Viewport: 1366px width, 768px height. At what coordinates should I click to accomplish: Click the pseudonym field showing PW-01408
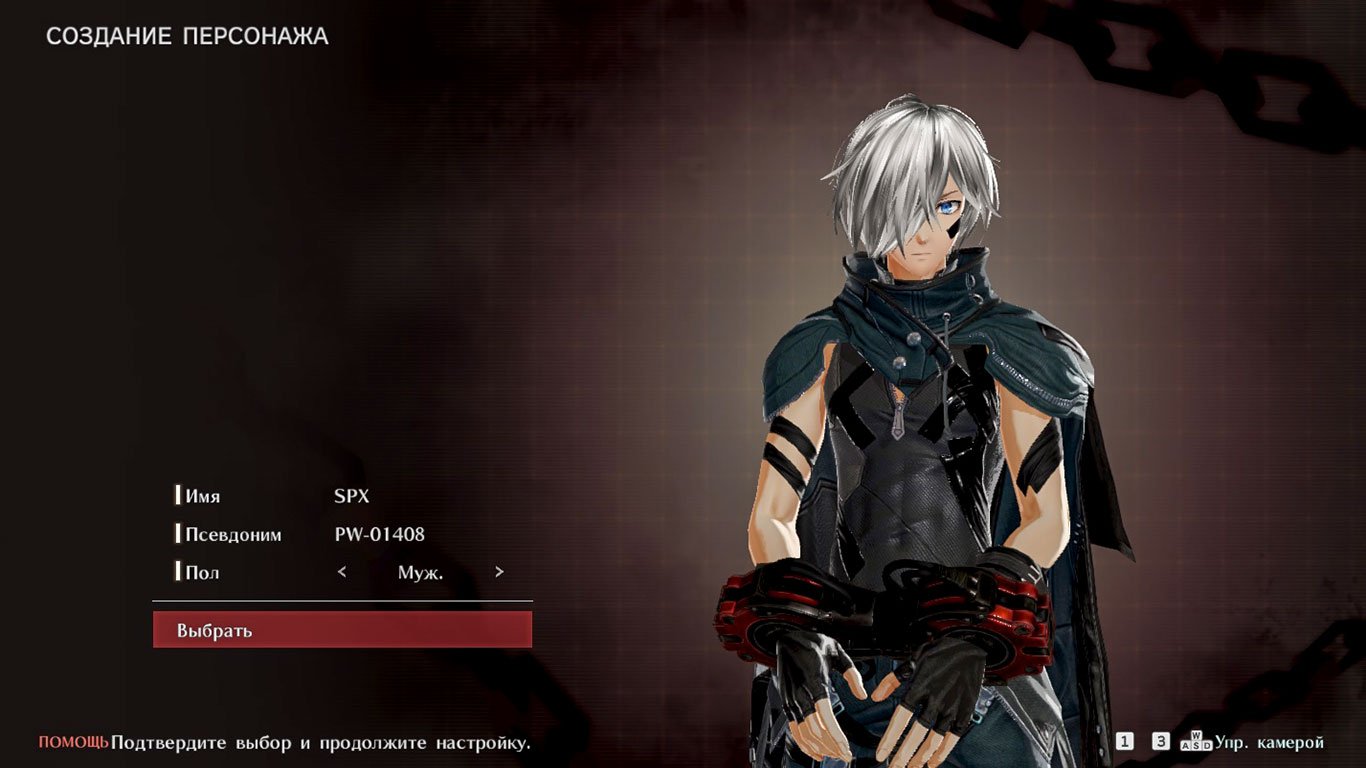click(x=381, y=533)
